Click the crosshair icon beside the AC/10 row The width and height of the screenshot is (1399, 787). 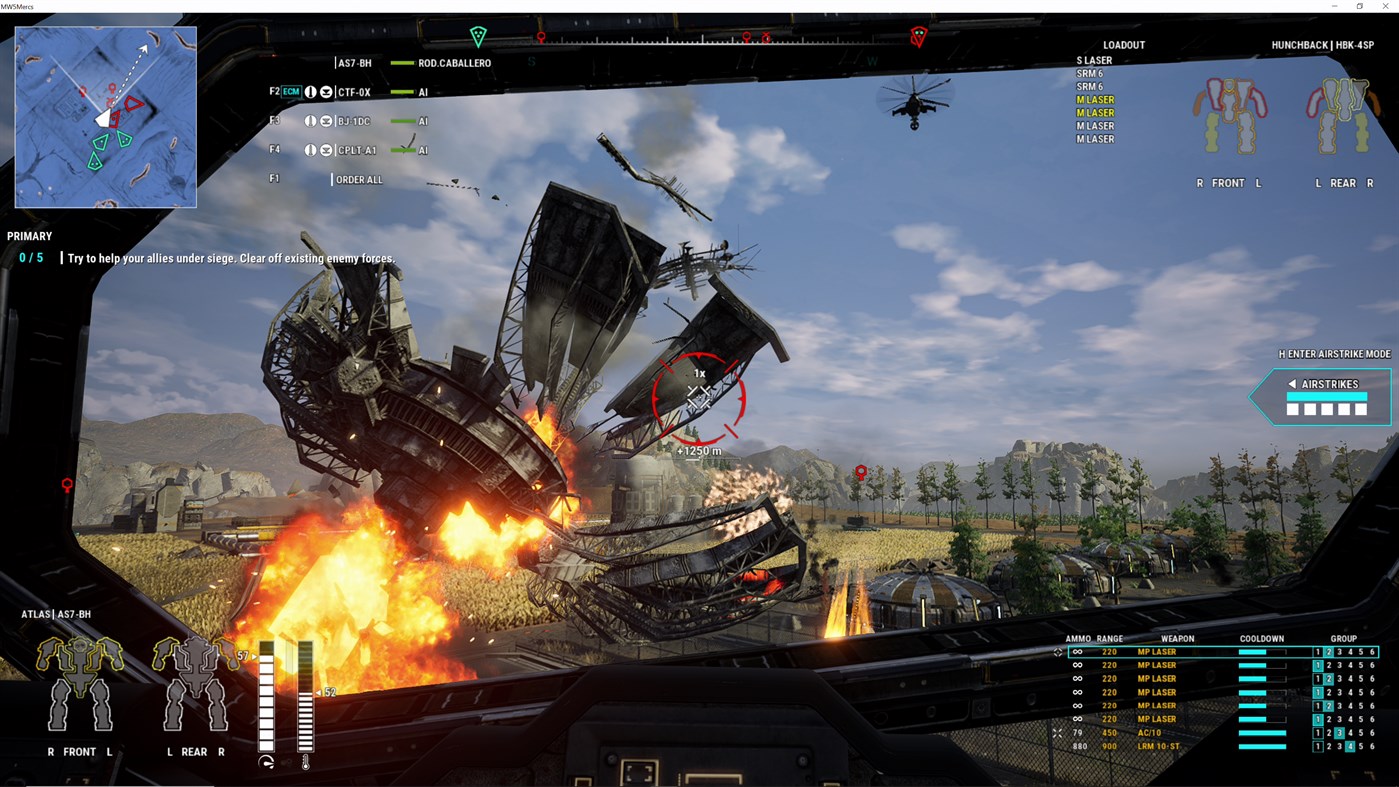(1056, 732)
